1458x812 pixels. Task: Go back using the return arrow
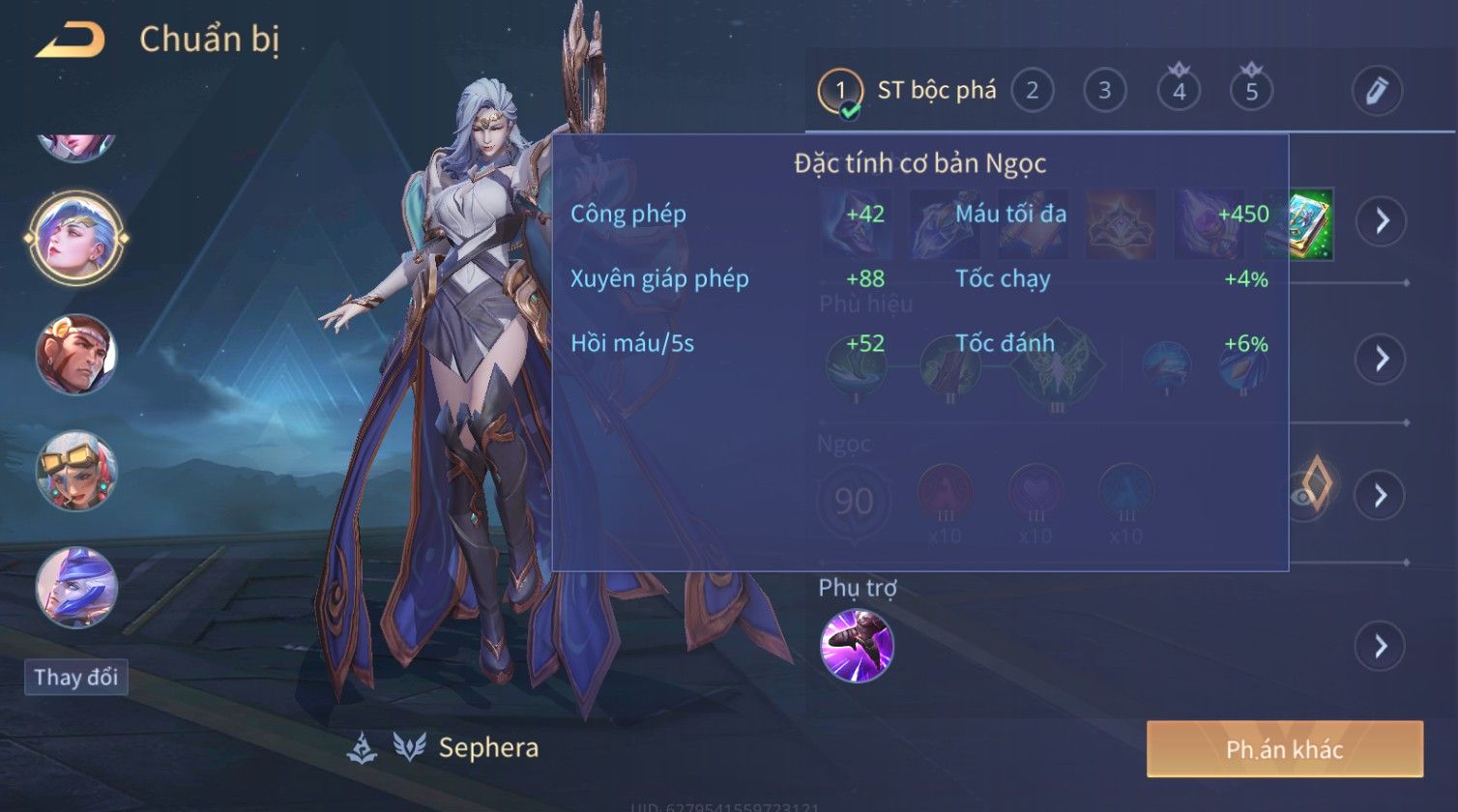coord(70,41)
